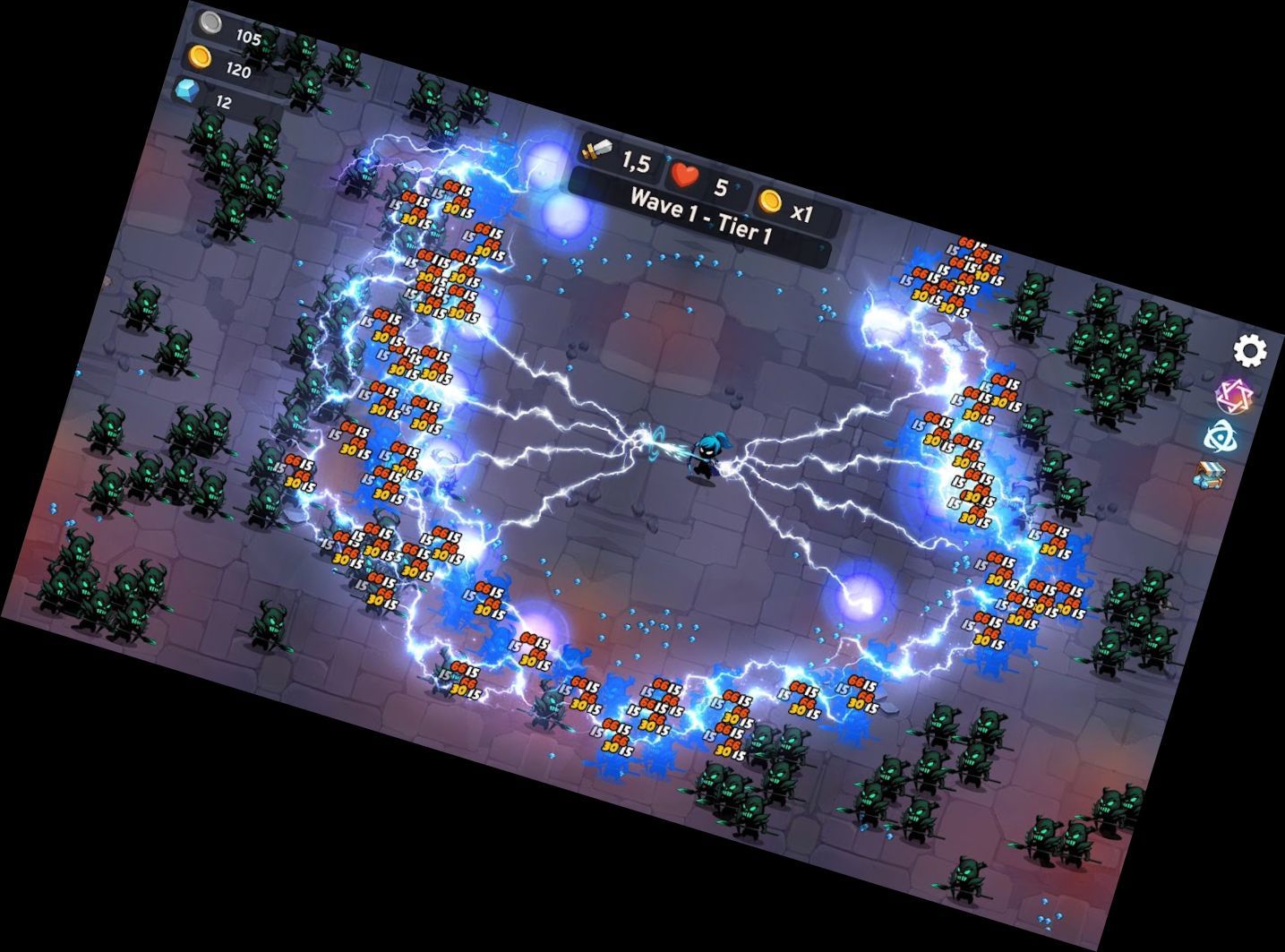Open the settings gear menu

(1250, 351)
